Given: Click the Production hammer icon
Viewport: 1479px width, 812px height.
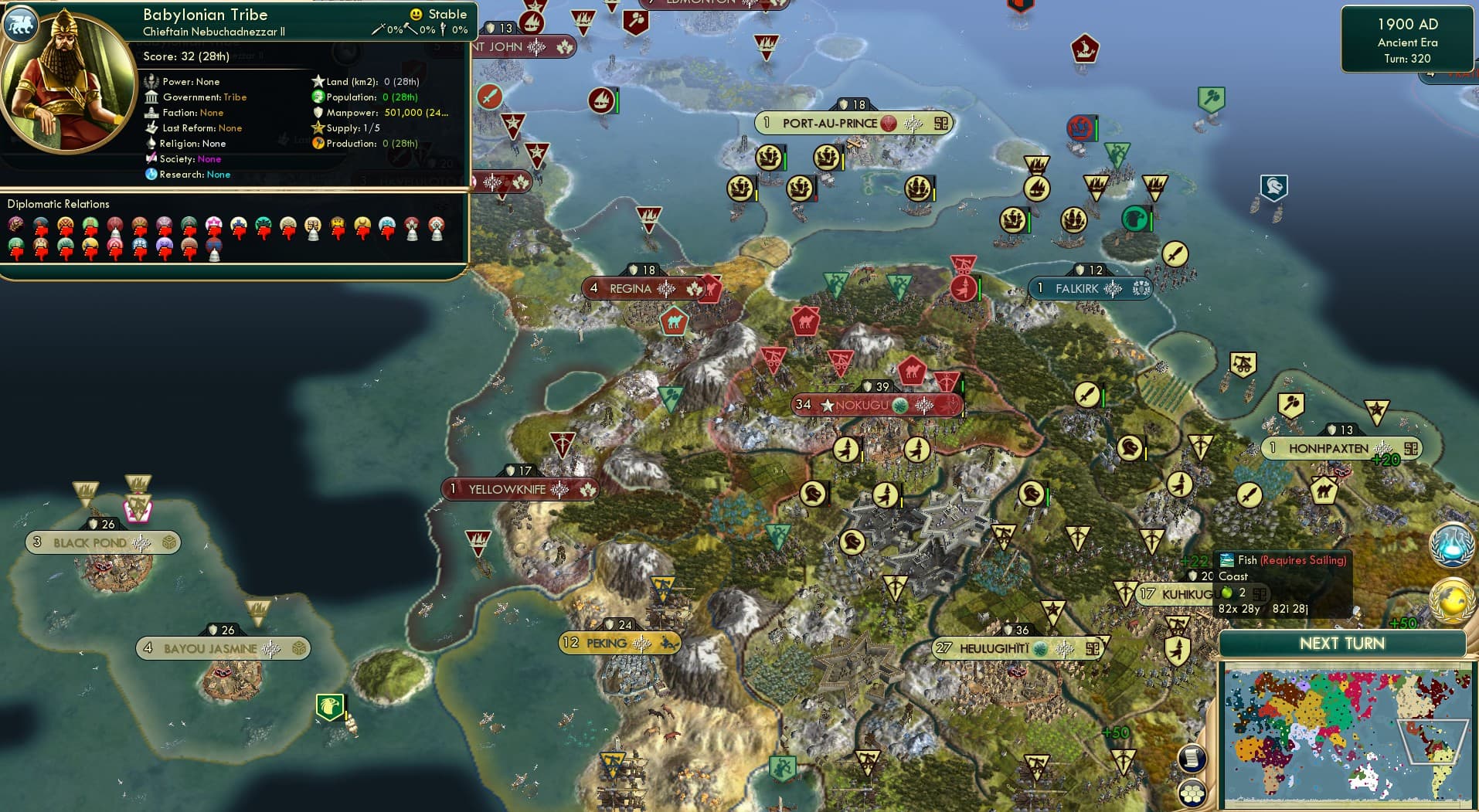Looking at the screenshot, I should click(317, 144).
